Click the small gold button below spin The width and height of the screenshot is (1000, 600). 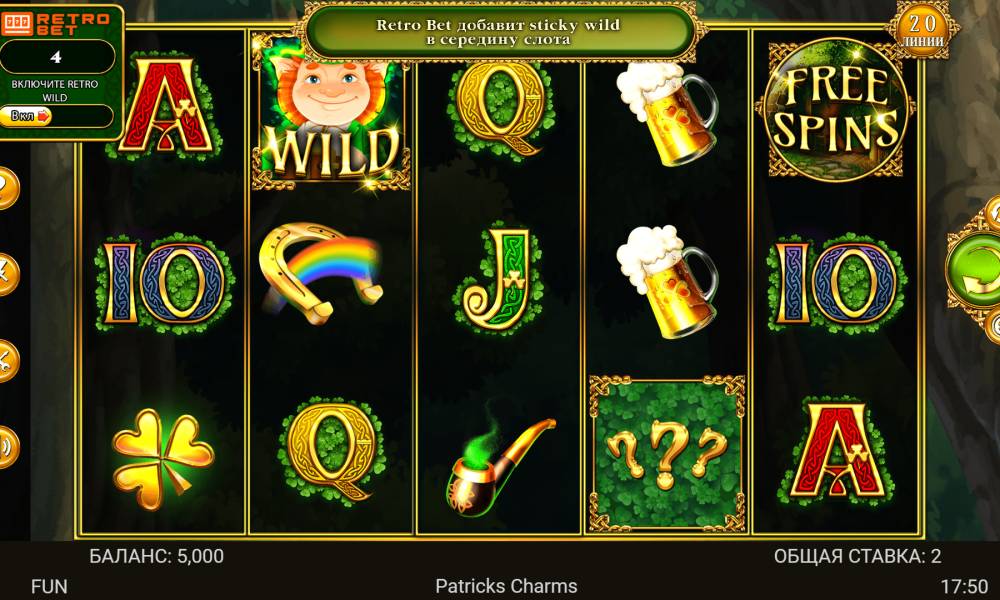(x=994, y=326)
